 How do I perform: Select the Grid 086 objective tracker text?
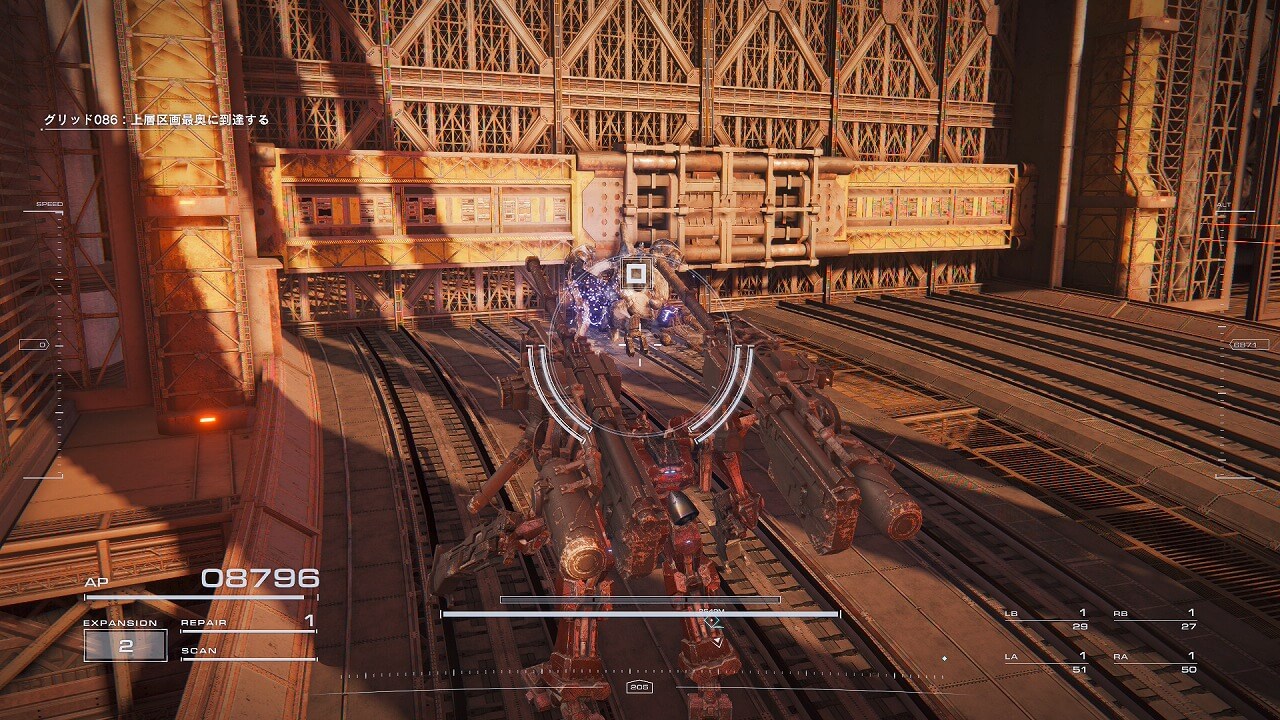coord(156,120)
